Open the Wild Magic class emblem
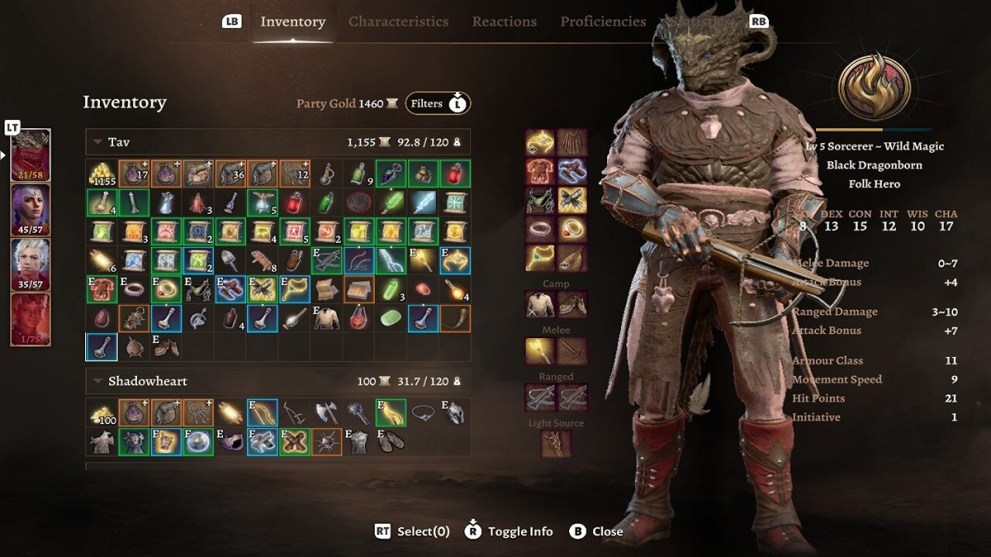991x557 pixels. tap(874, 87)
